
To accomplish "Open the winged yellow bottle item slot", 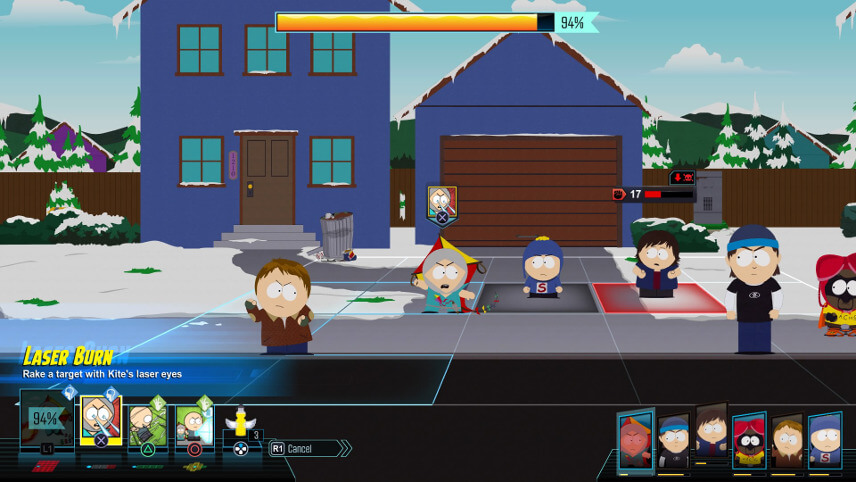I will coord(240,424).
